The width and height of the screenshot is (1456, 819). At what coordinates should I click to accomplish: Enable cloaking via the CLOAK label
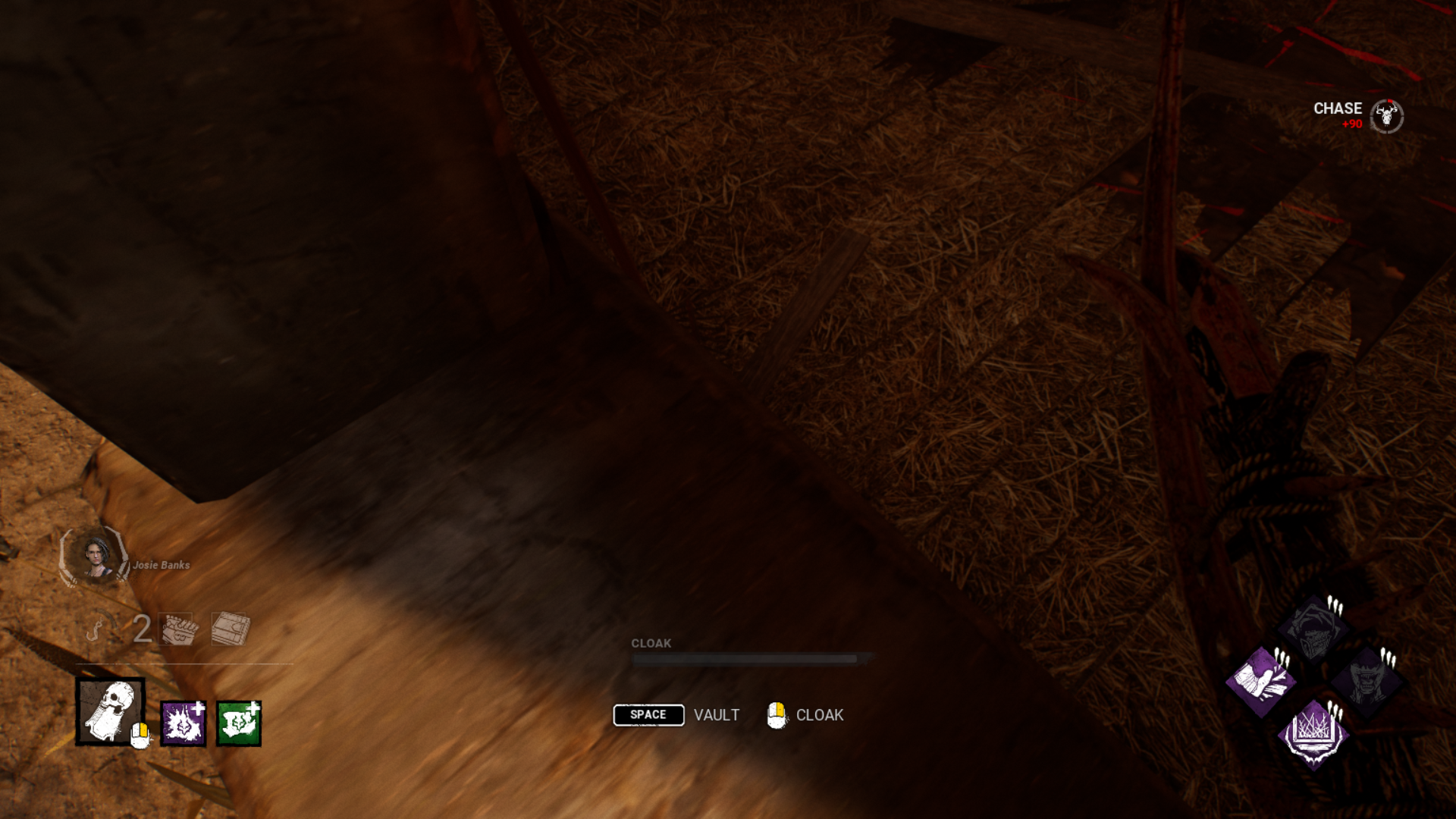[818, 714]
